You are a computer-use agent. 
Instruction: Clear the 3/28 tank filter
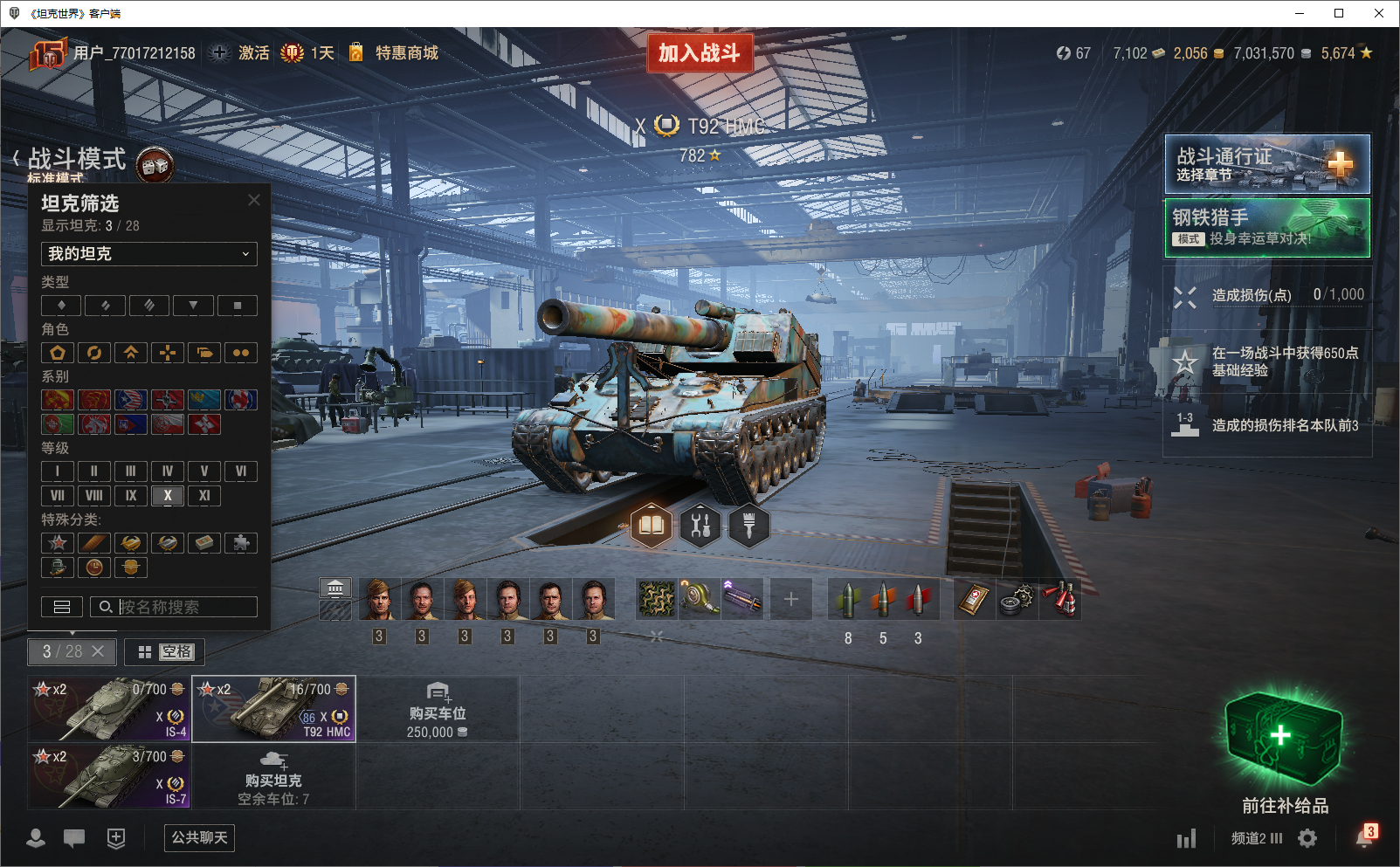(98, 651)
